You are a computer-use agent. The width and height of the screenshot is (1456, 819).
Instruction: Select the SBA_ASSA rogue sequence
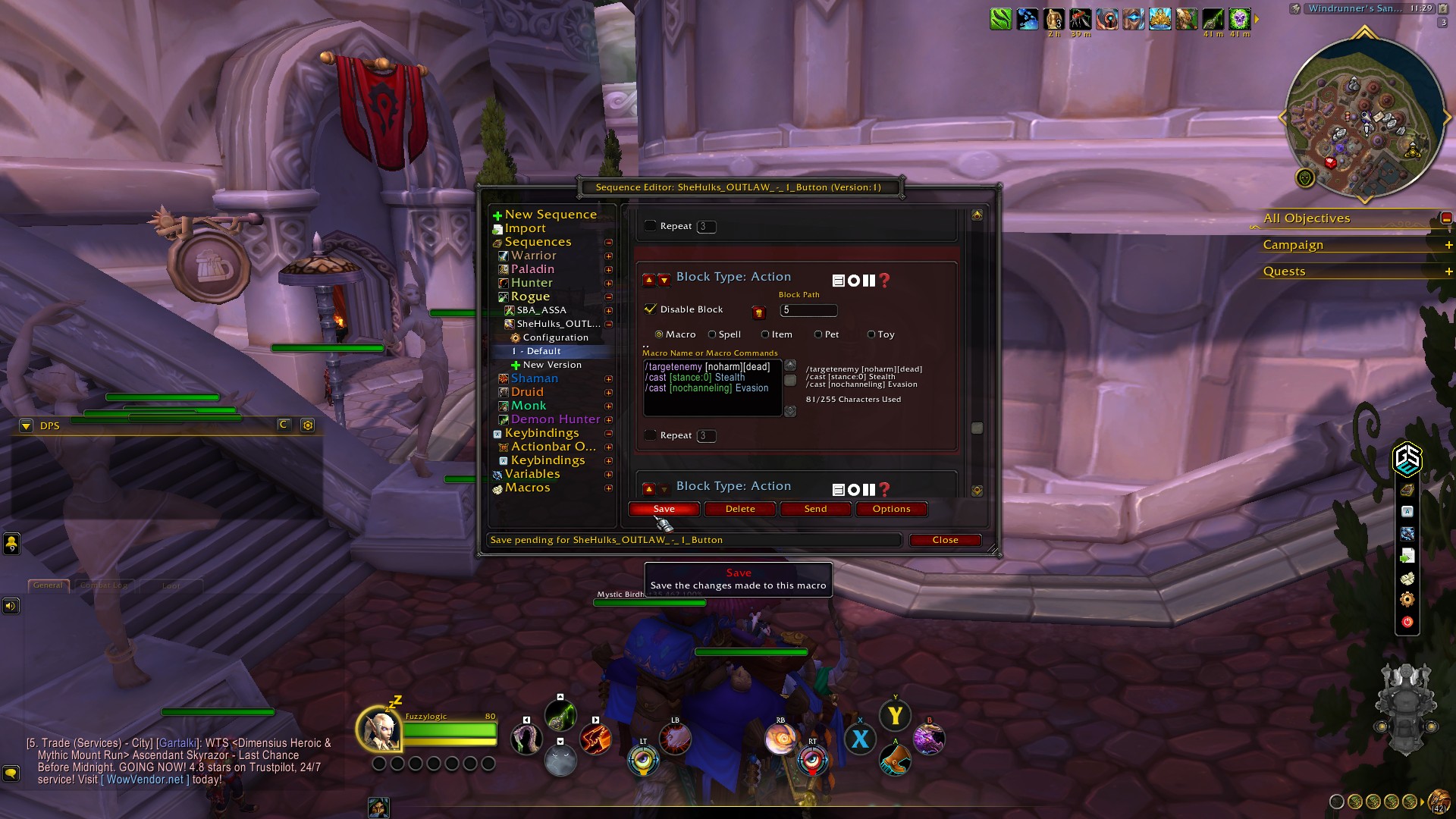(541, 310)
